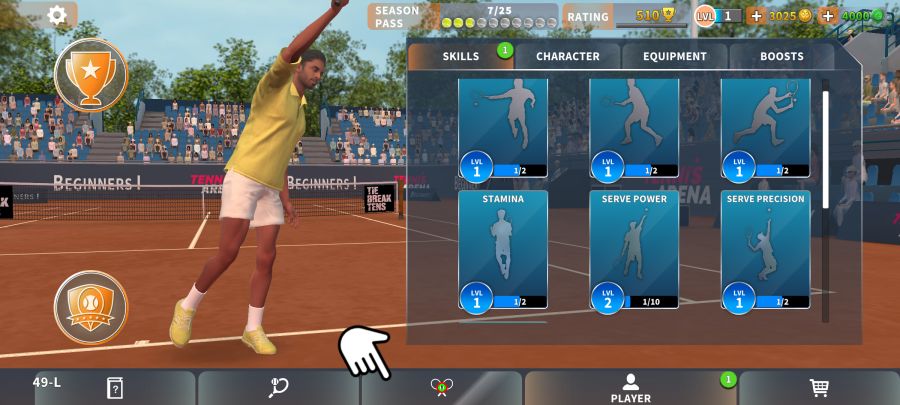900x405 pixels.
Task: Add more green gems with plus button
Action: (828, 16)
